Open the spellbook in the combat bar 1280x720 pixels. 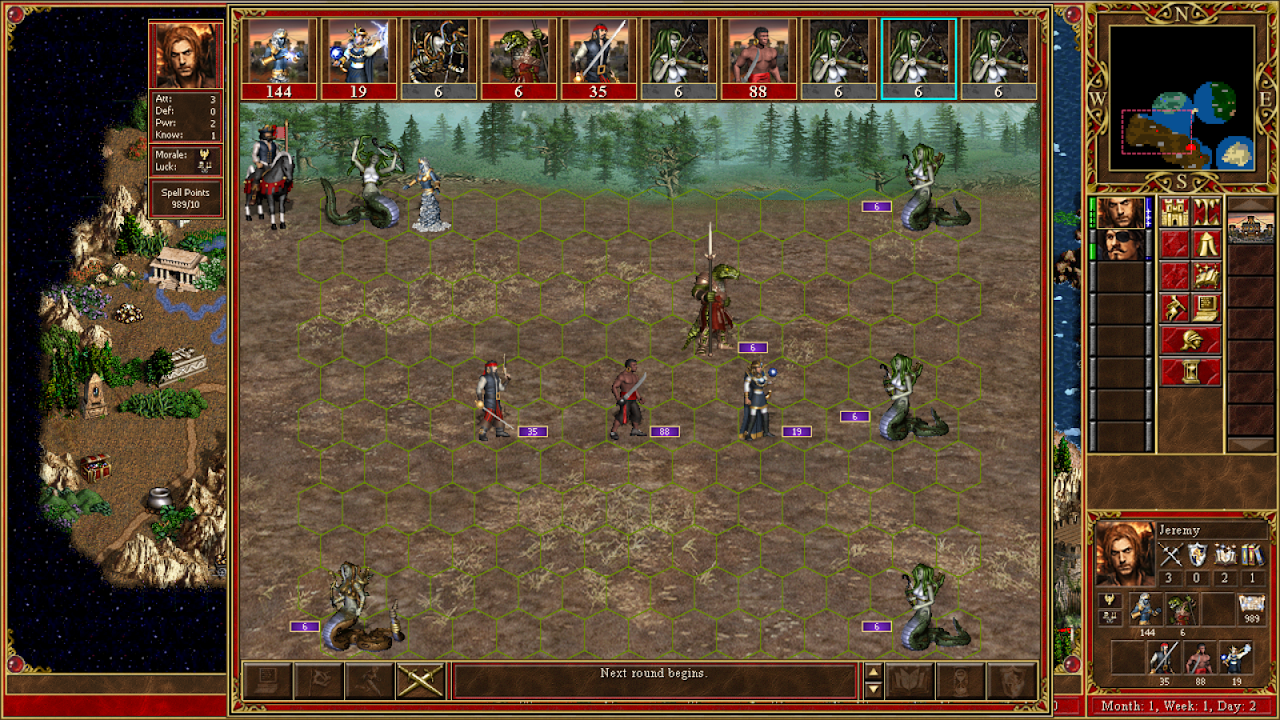tap(910, 681)
